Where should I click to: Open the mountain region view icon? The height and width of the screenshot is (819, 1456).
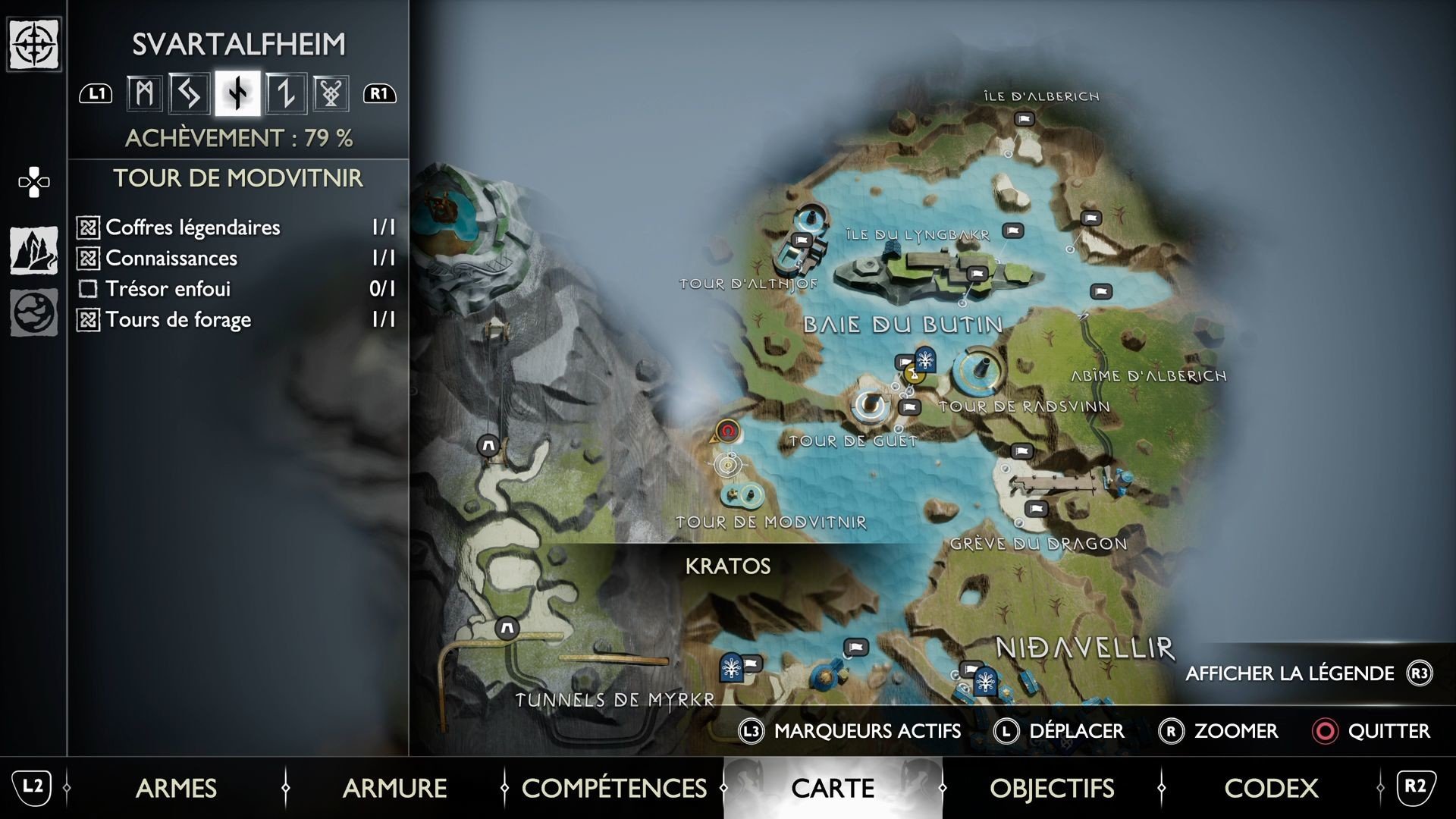(34, 250)
